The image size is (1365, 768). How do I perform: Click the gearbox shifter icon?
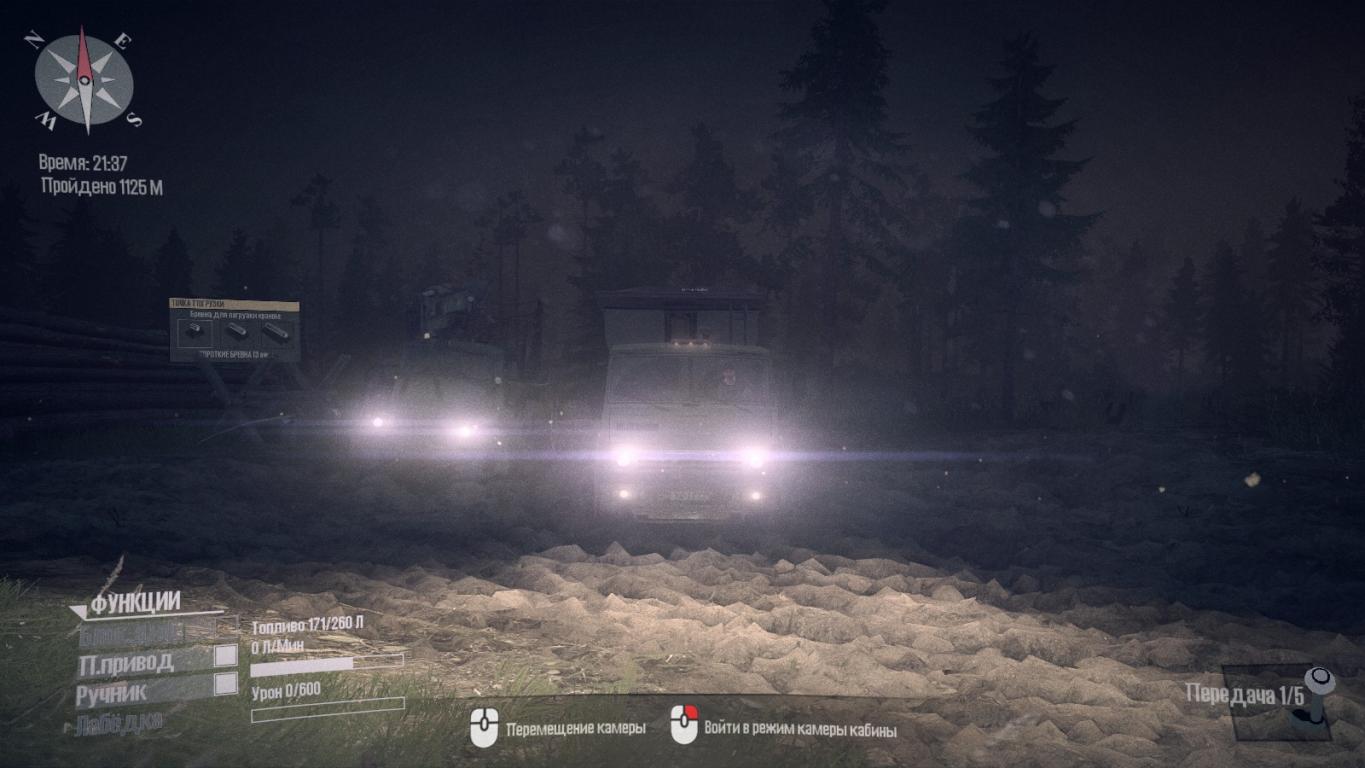pos(1319,692)
